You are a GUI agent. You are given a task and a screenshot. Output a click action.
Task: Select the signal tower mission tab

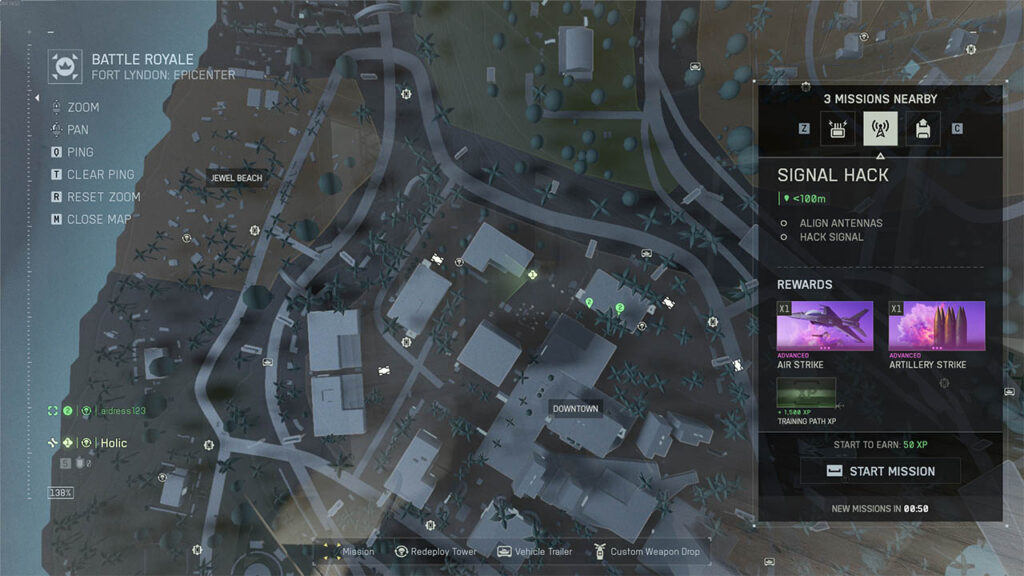880,128
